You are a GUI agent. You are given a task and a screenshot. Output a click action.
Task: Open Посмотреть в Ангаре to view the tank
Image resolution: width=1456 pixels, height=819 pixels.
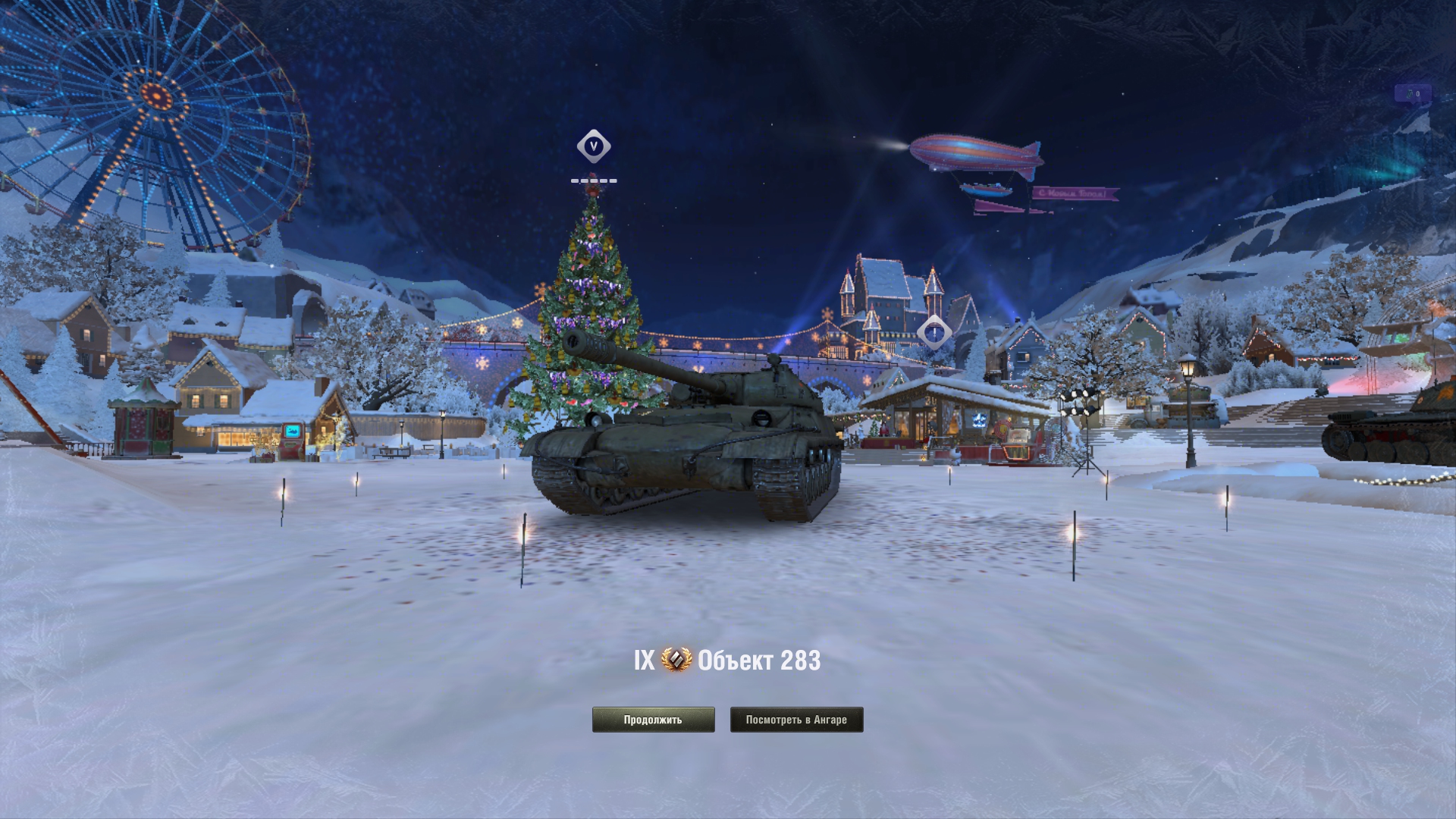(x=796, y=720)
